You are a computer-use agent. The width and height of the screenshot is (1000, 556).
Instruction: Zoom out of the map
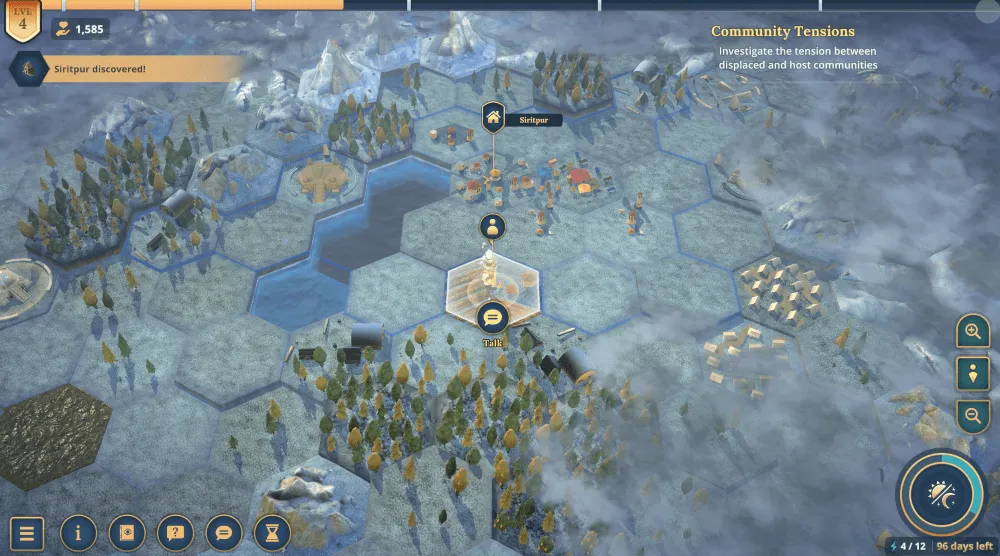pos(973,415)
